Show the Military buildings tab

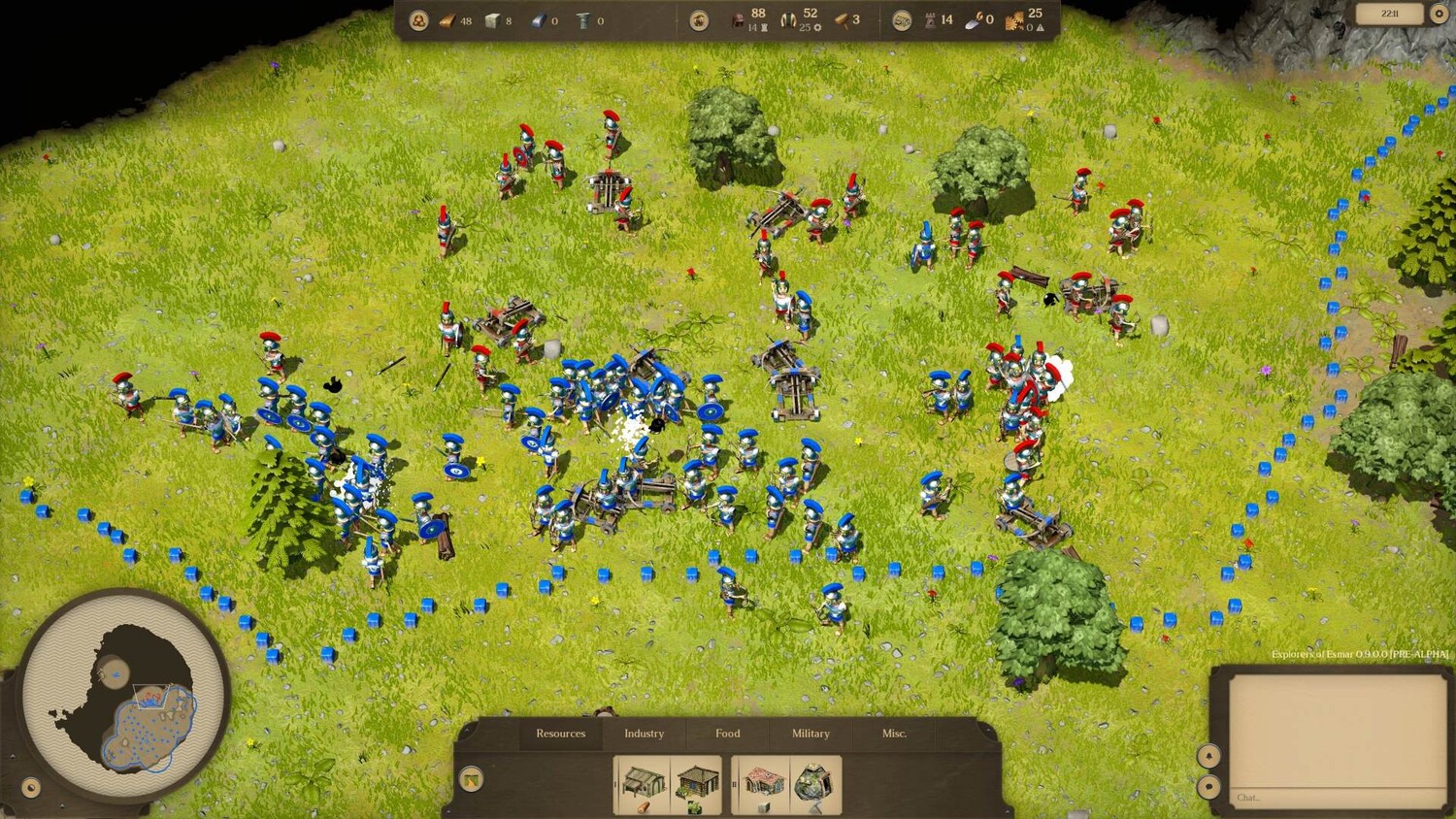tap(811, 734)
